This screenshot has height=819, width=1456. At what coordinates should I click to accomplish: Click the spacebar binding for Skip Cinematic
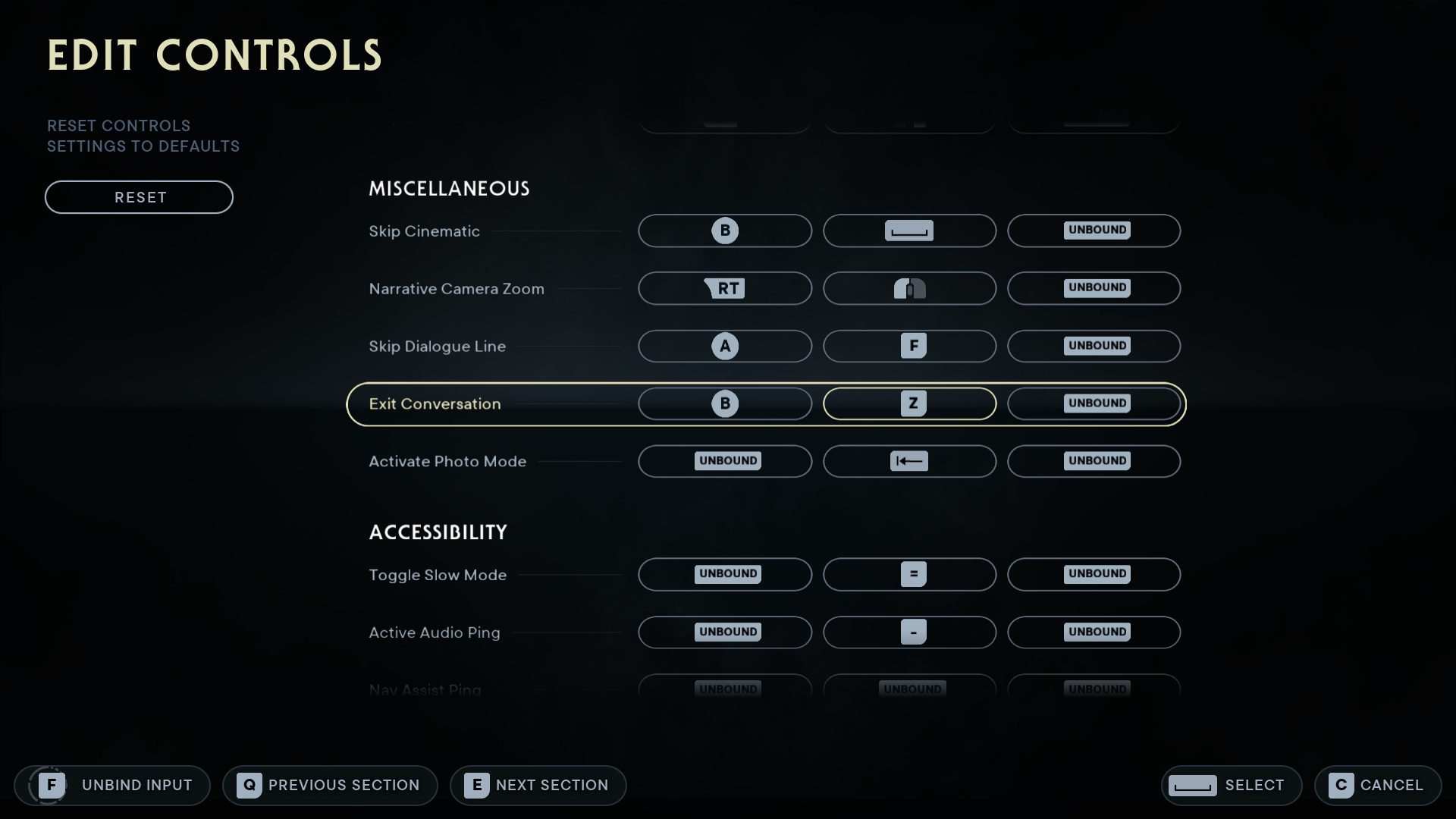(x=909, y=231)
